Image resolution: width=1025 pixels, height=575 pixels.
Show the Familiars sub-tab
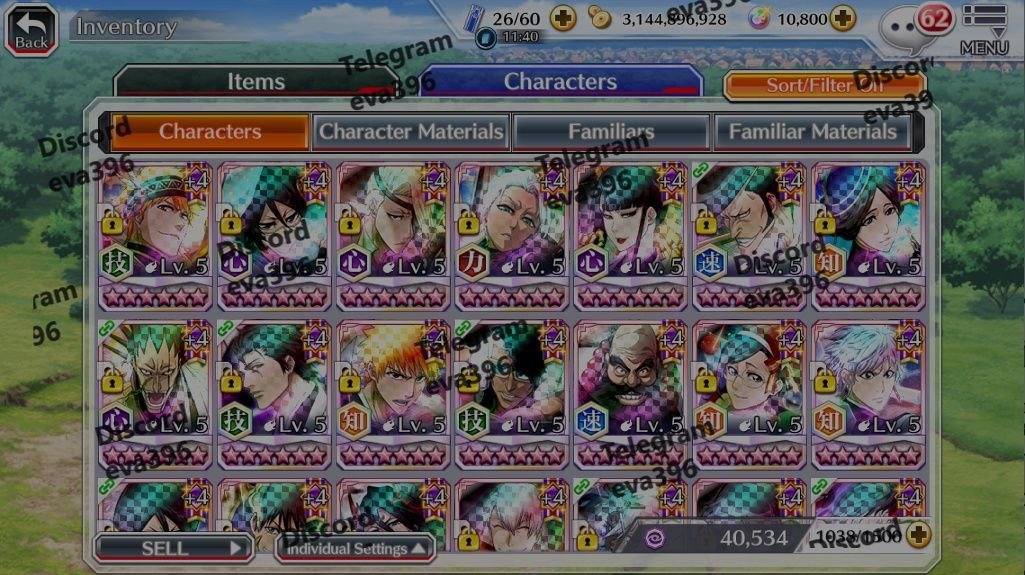(611, 131)
